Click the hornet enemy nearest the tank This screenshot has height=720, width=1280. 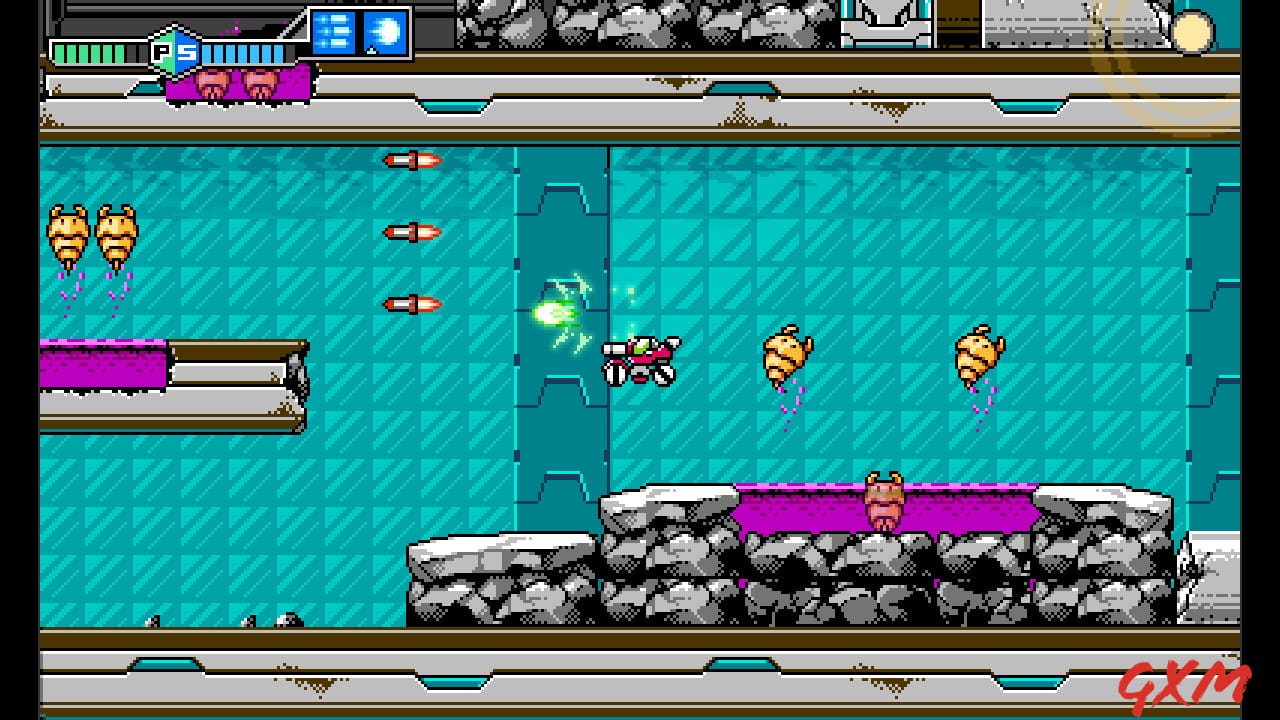[x=785, y=355]
